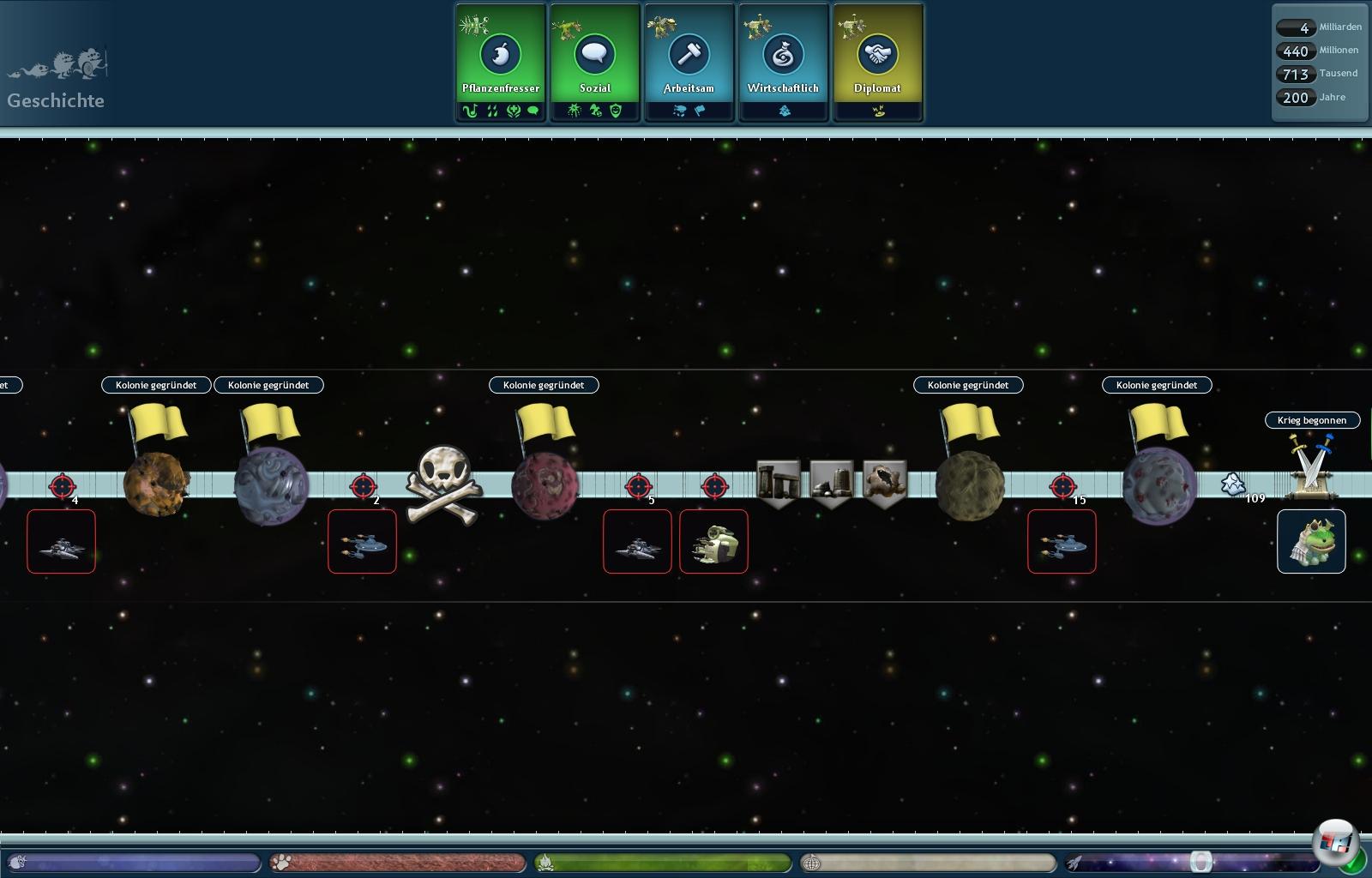Select the orange cratered planet colony event
Viewport: 1372px width, 878px height.
157,484
